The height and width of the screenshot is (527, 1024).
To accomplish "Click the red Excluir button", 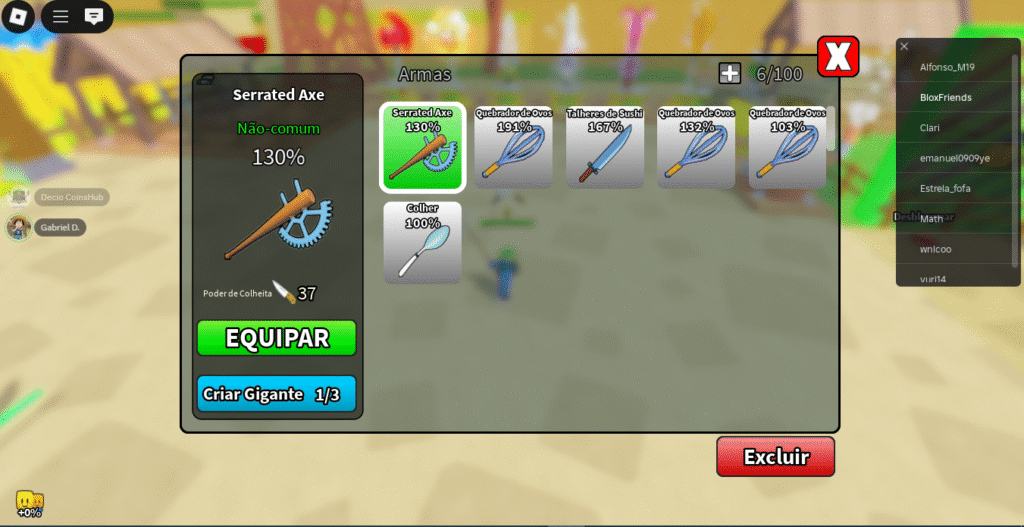I will point(775,457).
